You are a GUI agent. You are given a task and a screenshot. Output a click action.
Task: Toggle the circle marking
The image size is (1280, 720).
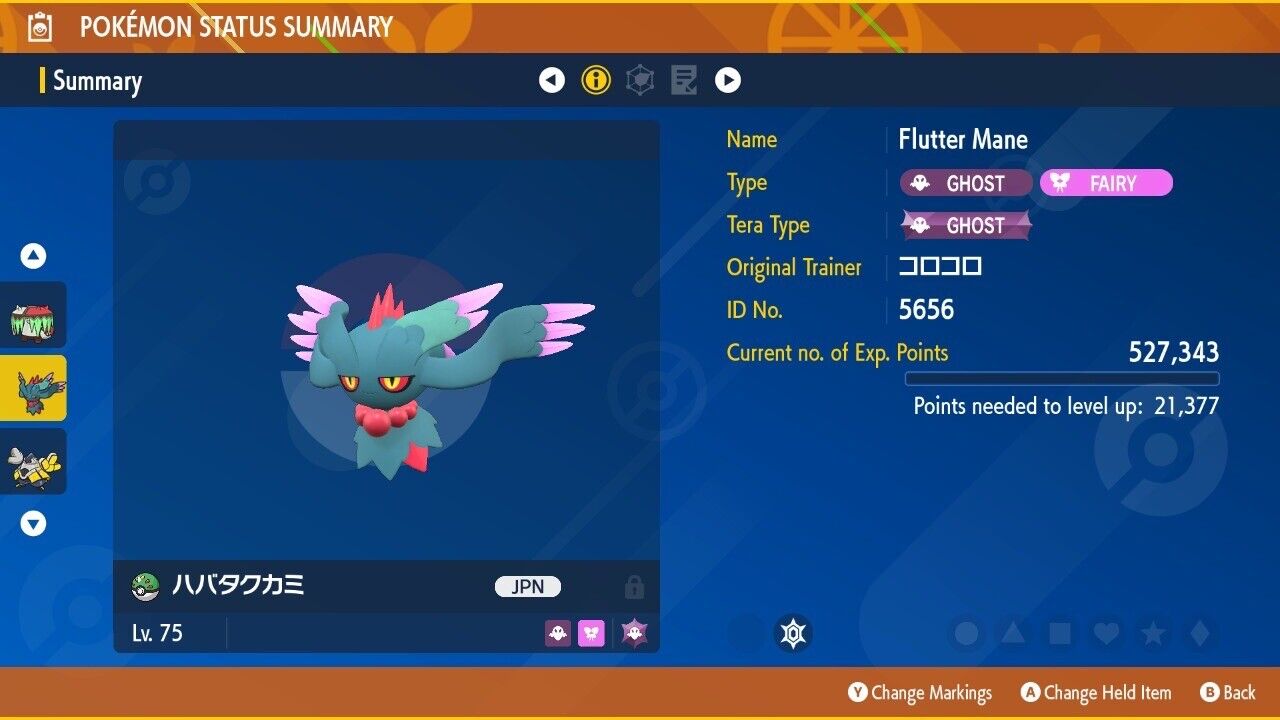coord(966,633)
